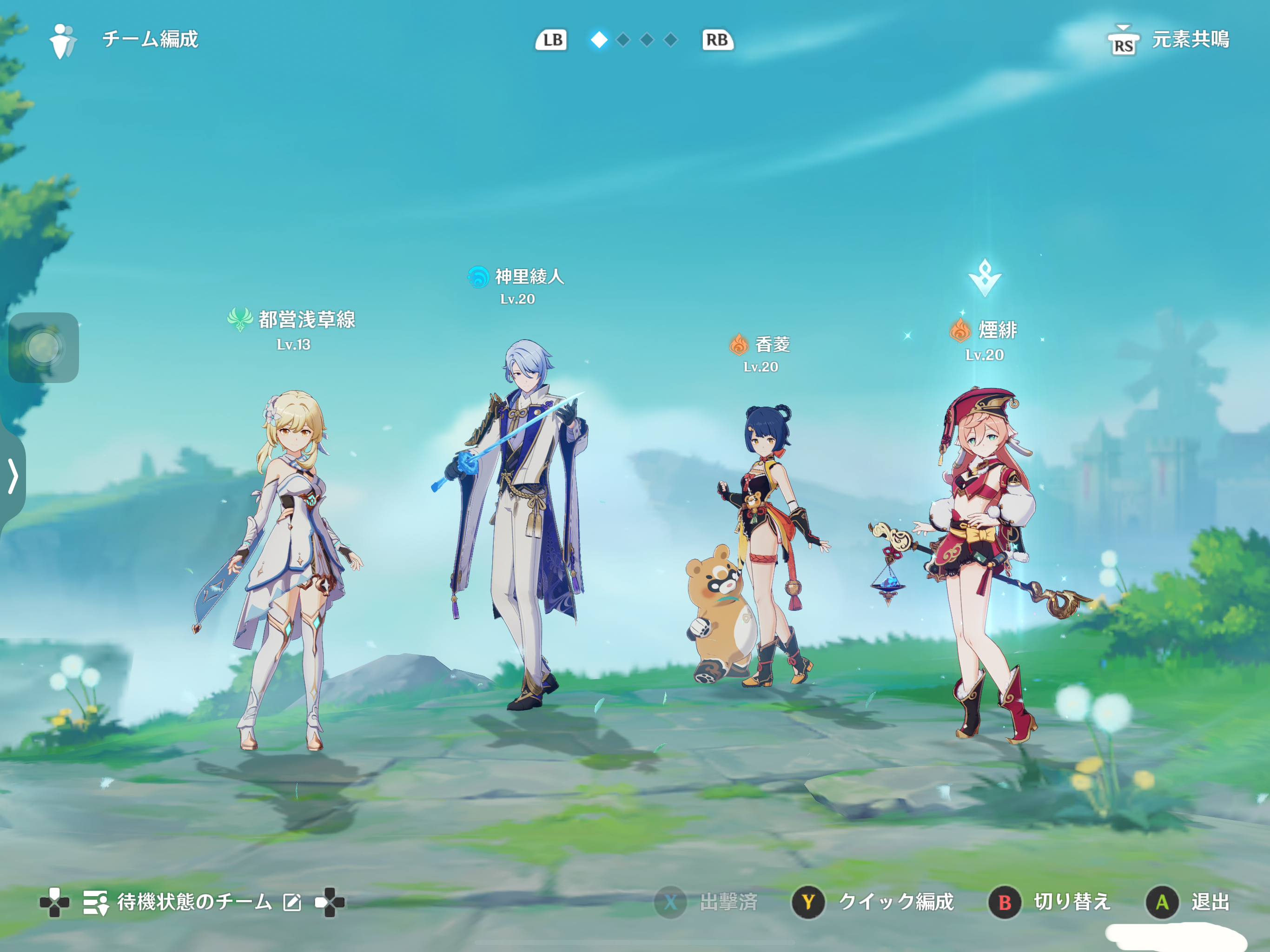
Task: Select party member 香菱
Action: (764, 545)
